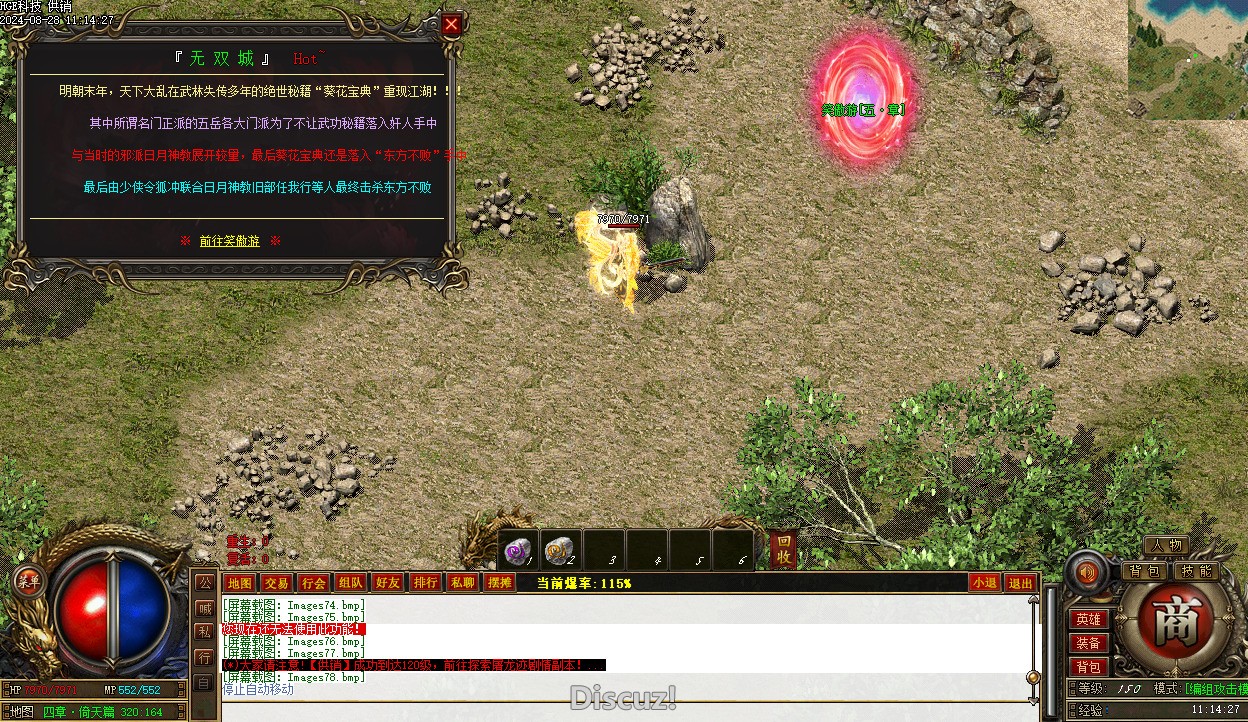Open the round 菜单 menu button
Screen dimensions: 1248x722
26,580
